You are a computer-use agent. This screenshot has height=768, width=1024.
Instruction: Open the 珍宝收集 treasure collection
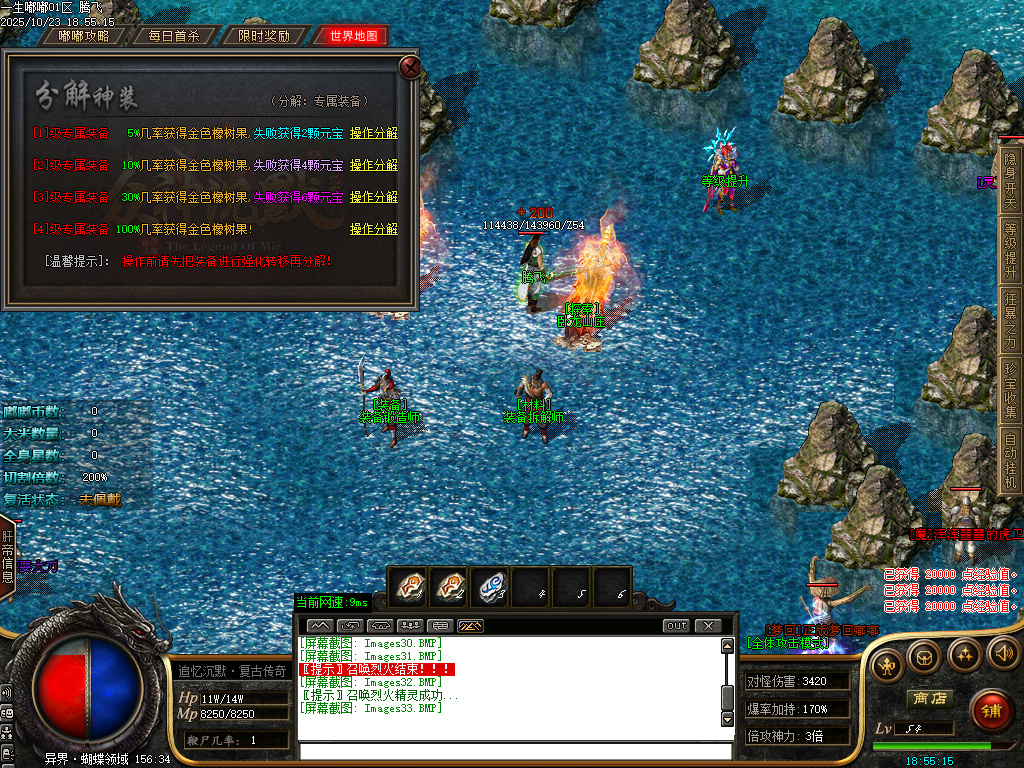(1010, 391)
